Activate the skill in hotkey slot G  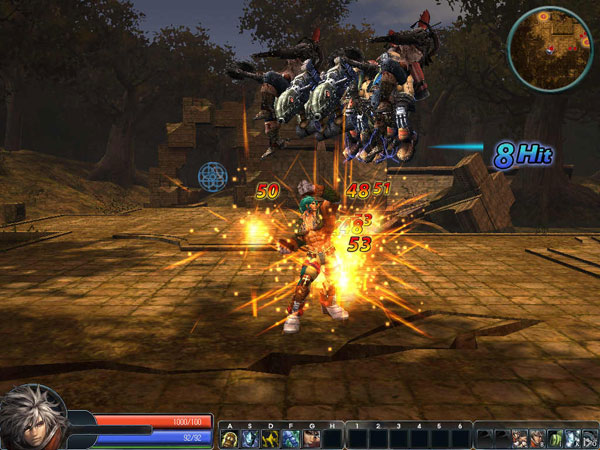[x=311, y=438]
